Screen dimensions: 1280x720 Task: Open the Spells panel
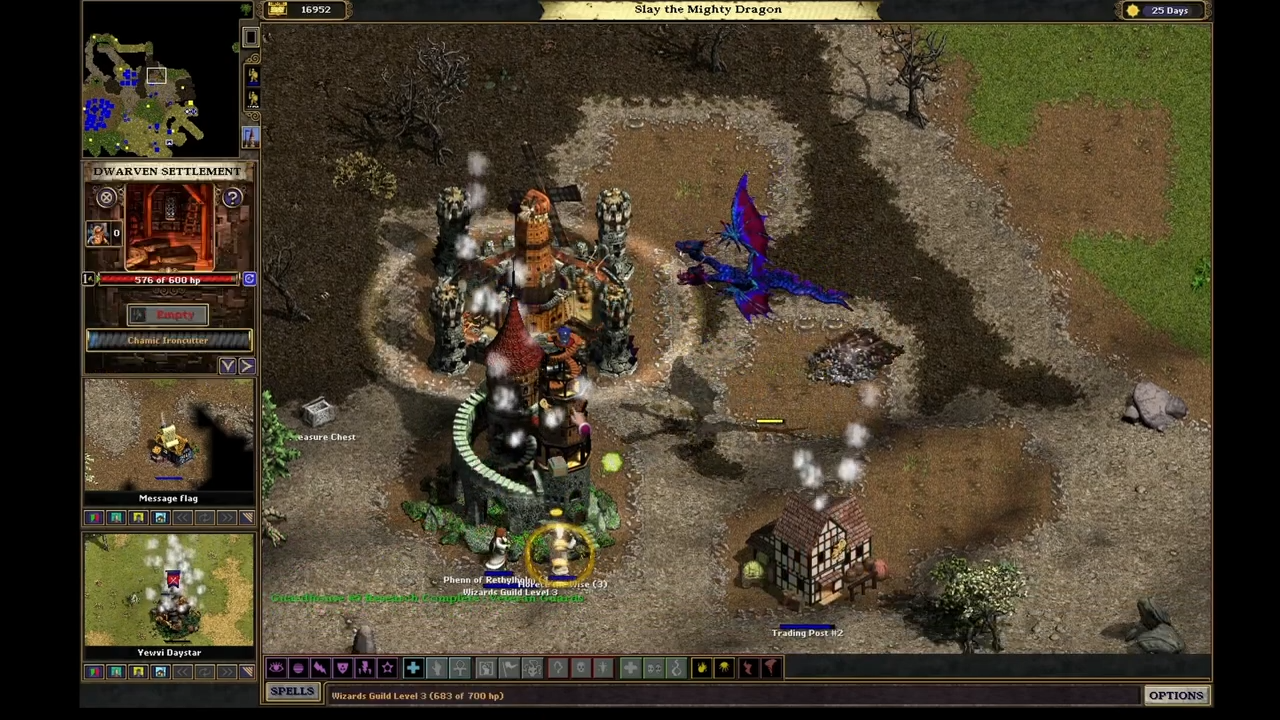point(292,692)
